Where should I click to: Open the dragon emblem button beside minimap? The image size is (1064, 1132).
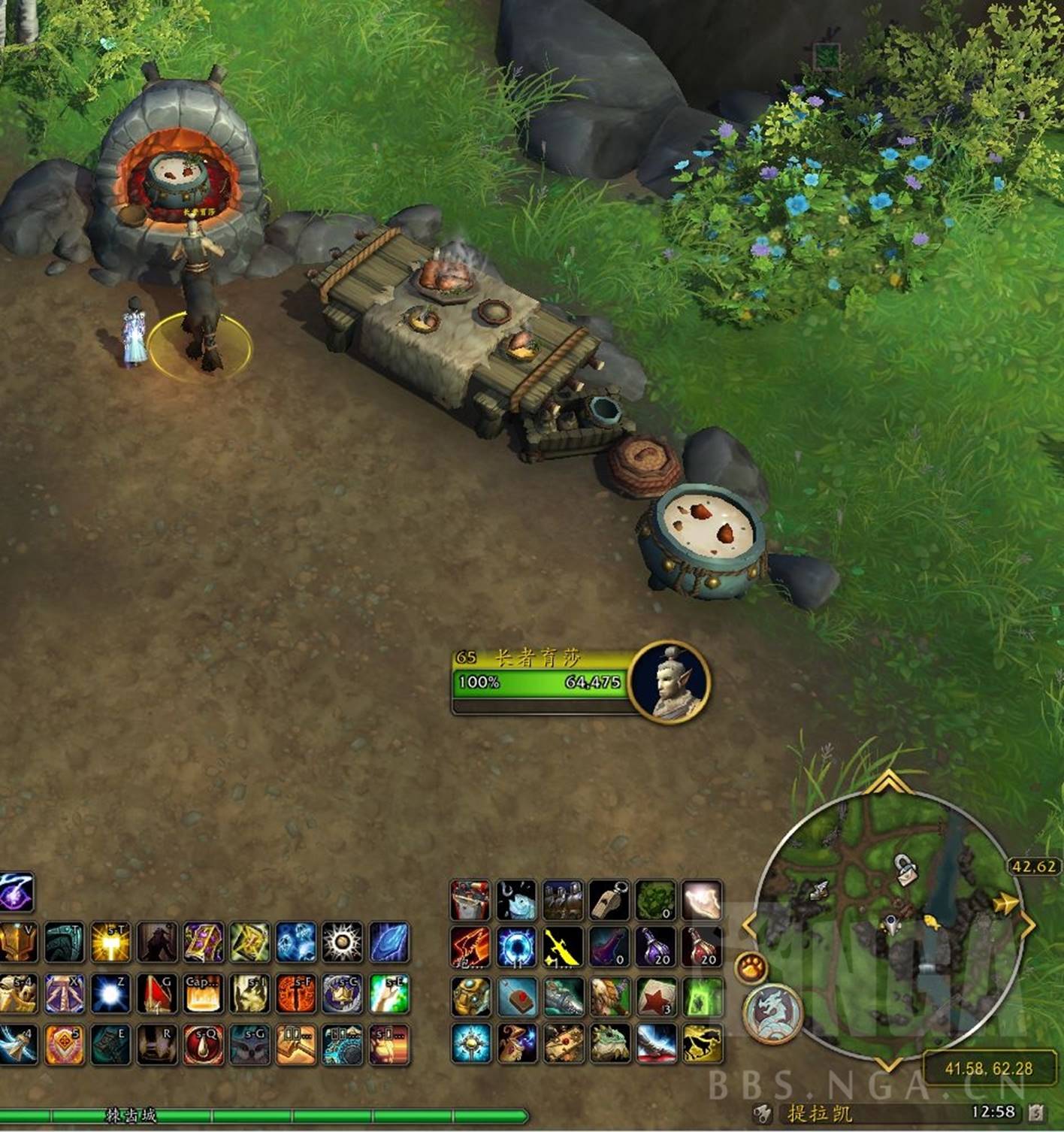coord(772,1012)
